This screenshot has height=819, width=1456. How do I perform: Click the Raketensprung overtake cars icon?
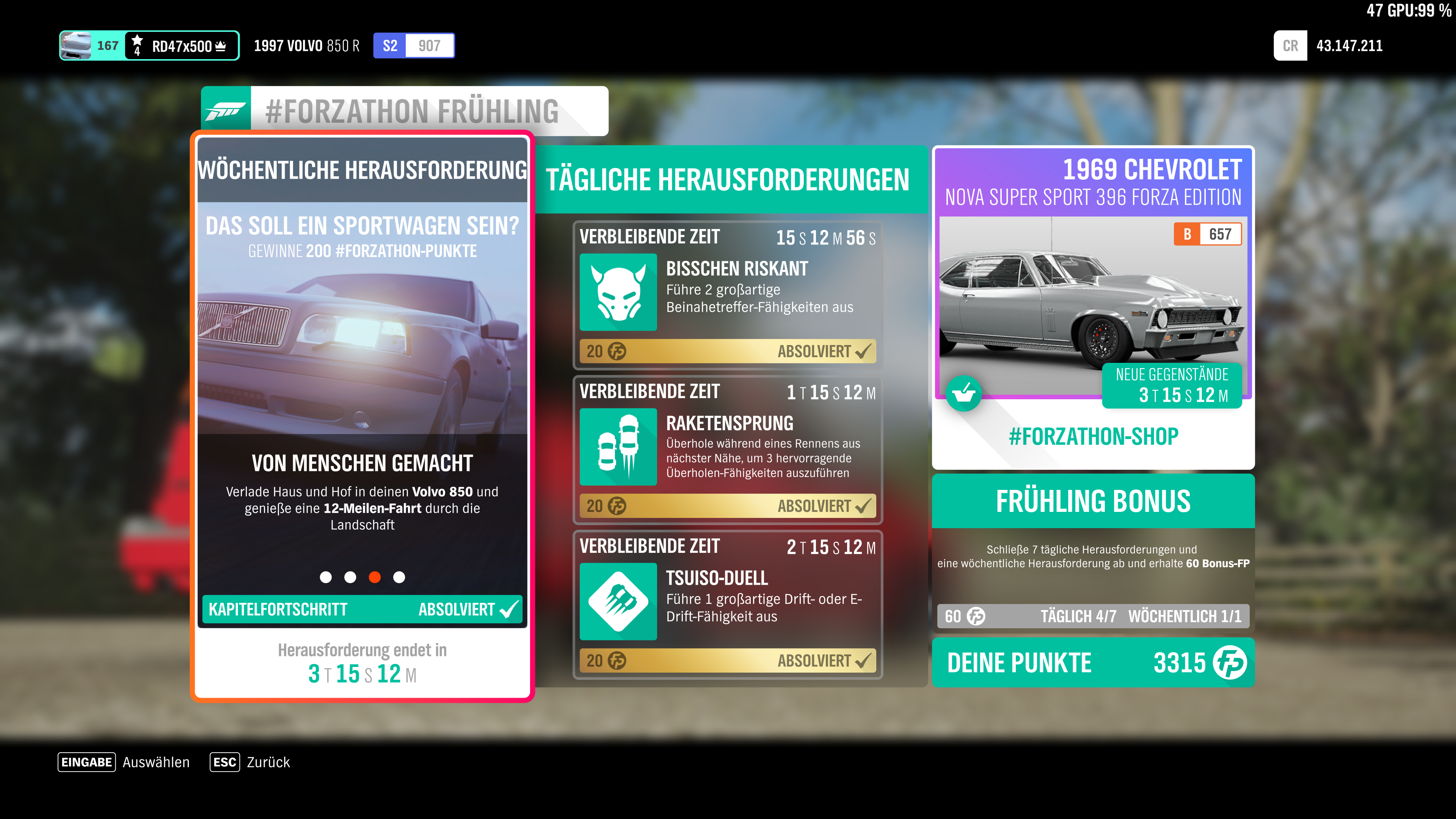pyautogui.click(x=618, y=447)
